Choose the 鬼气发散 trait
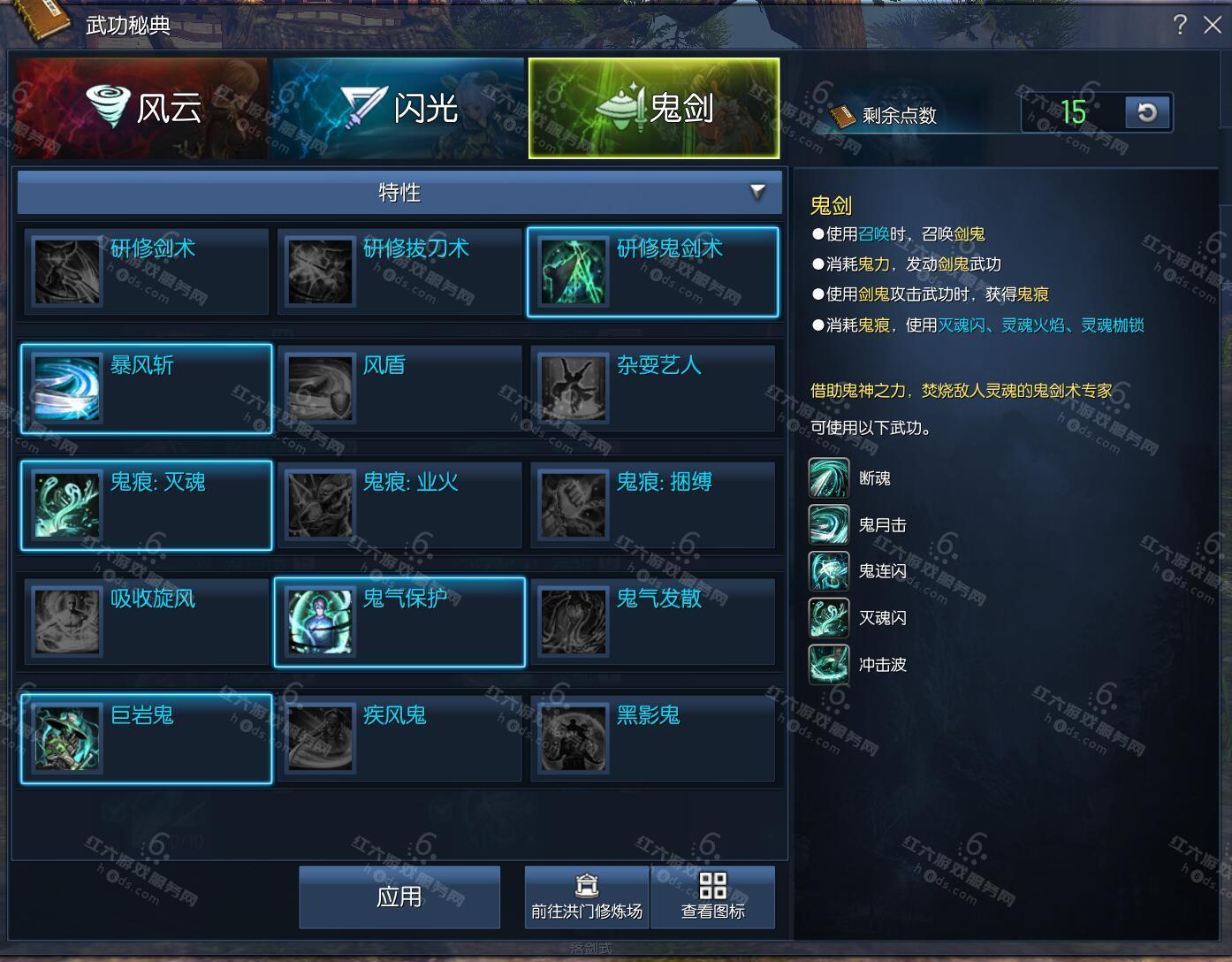The image size is (1232, 962). coord(653,622)
